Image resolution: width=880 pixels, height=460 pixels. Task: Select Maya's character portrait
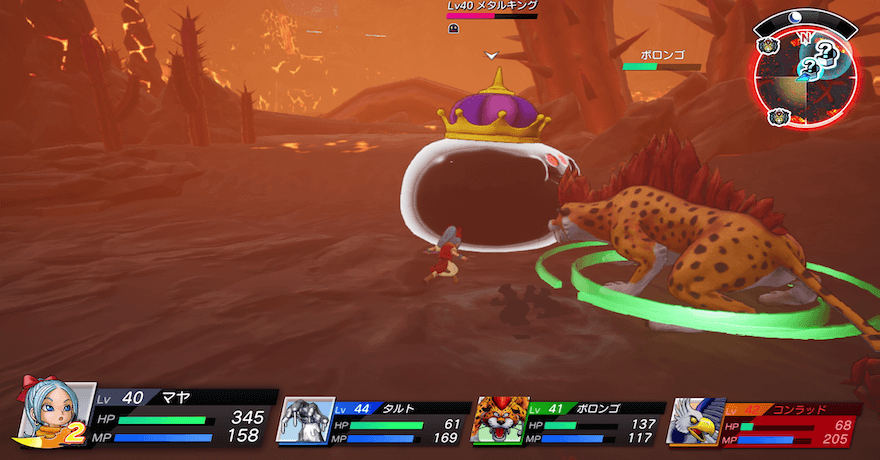point(55,414)
